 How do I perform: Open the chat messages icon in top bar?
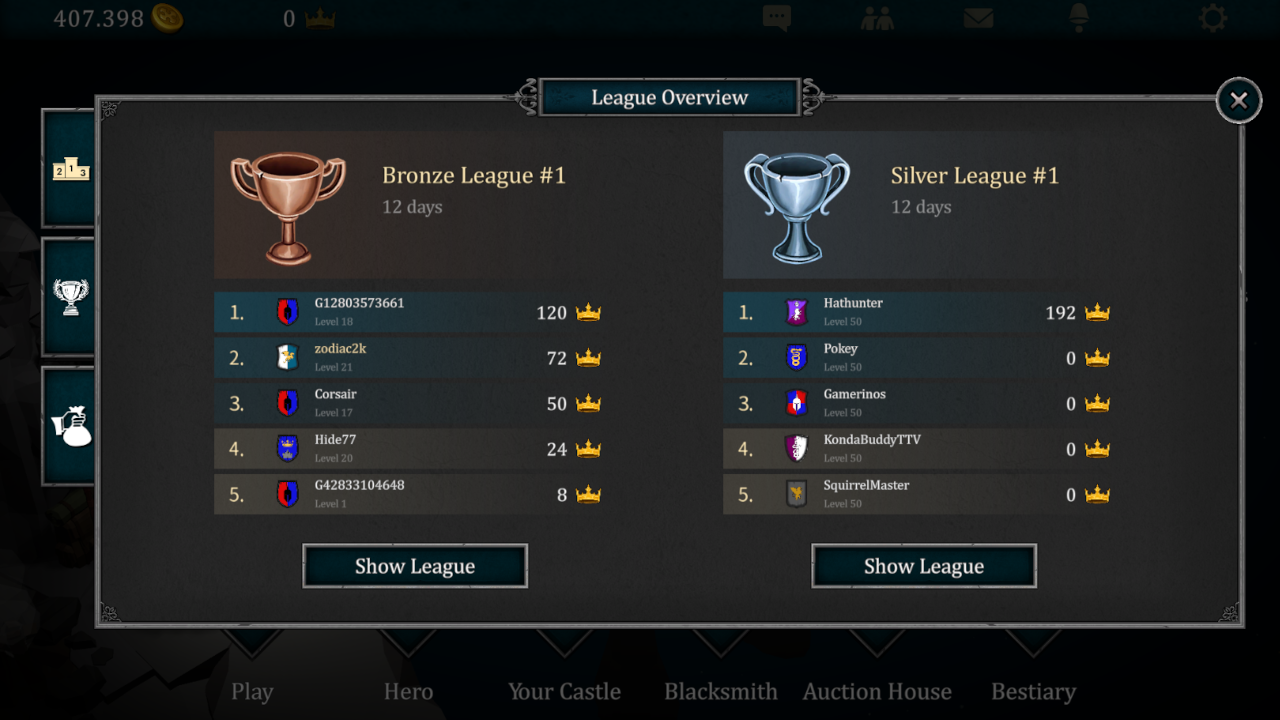point(777,18)
